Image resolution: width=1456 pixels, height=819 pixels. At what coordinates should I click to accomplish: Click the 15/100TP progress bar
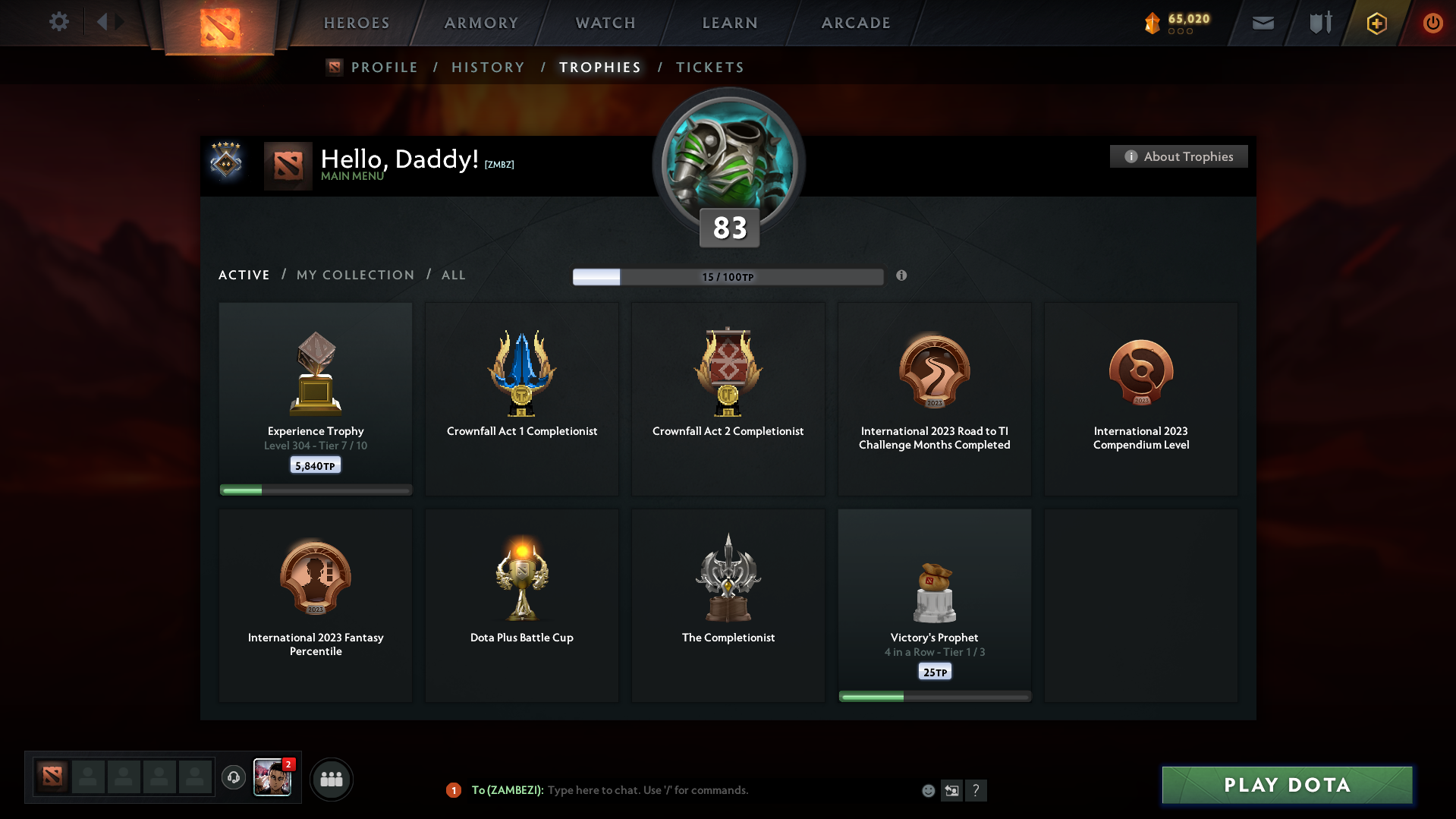[728, 276]
